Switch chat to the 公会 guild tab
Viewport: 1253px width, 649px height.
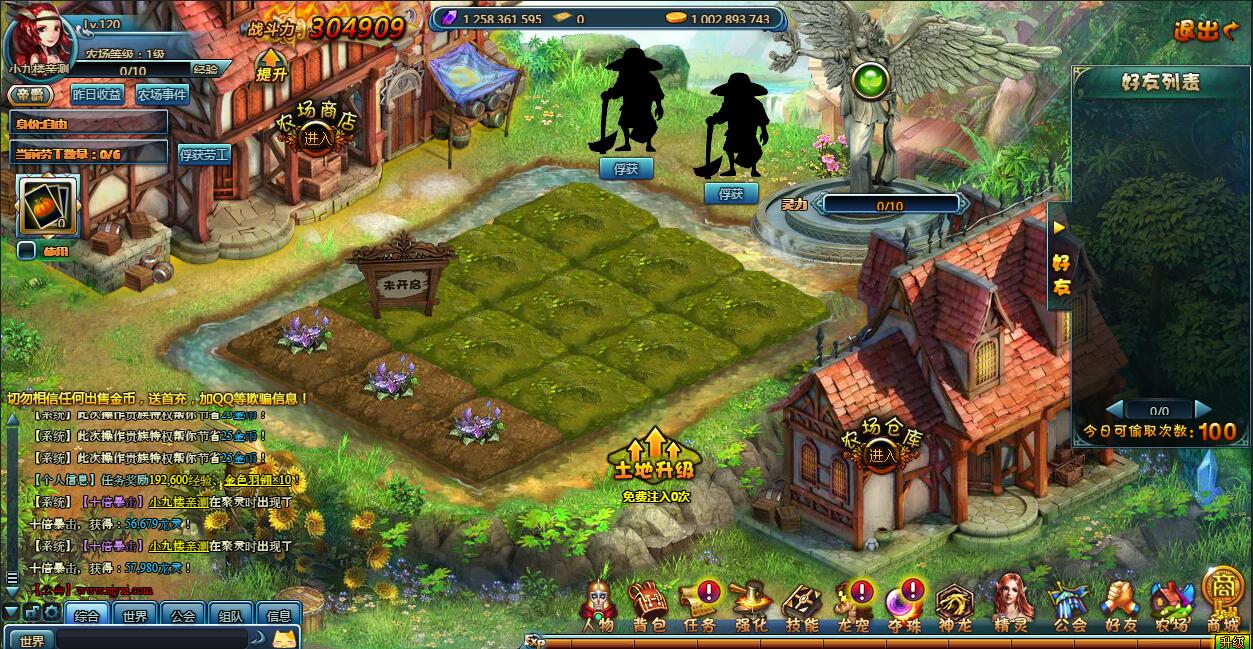182,616
